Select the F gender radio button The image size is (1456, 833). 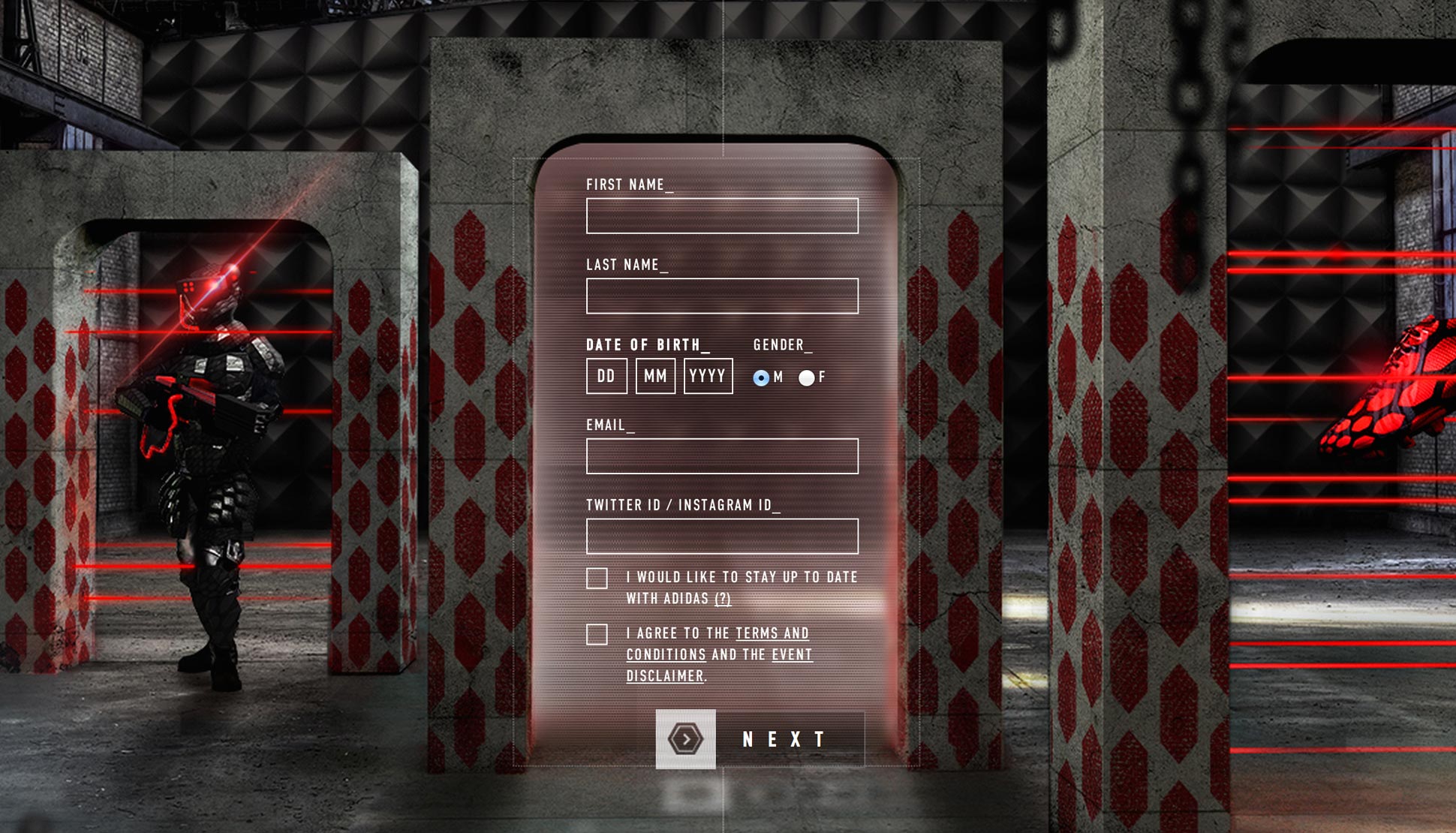pos(807,377)
